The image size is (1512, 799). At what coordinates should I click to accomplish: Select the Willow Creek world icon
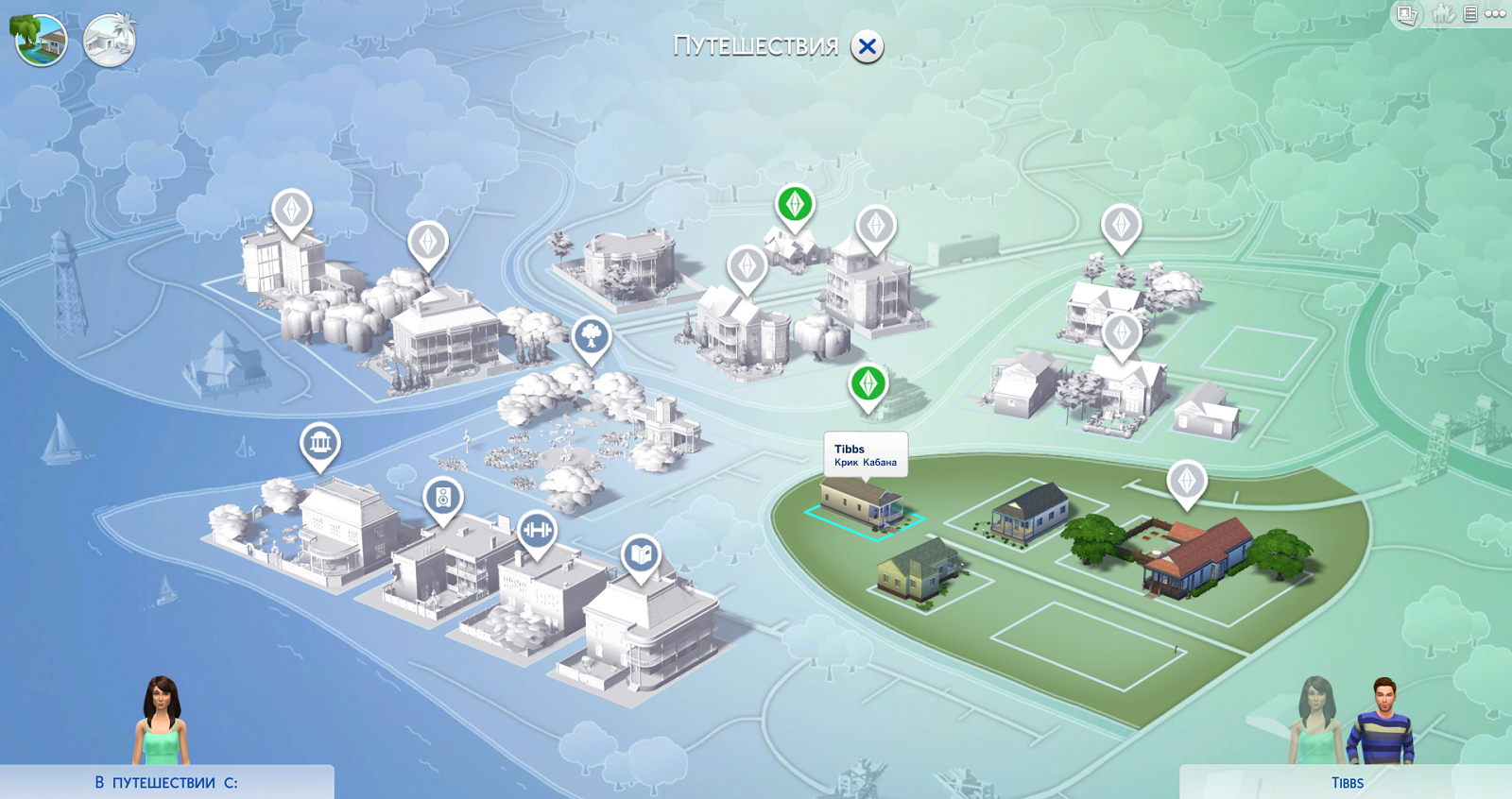tap(40, 41)
